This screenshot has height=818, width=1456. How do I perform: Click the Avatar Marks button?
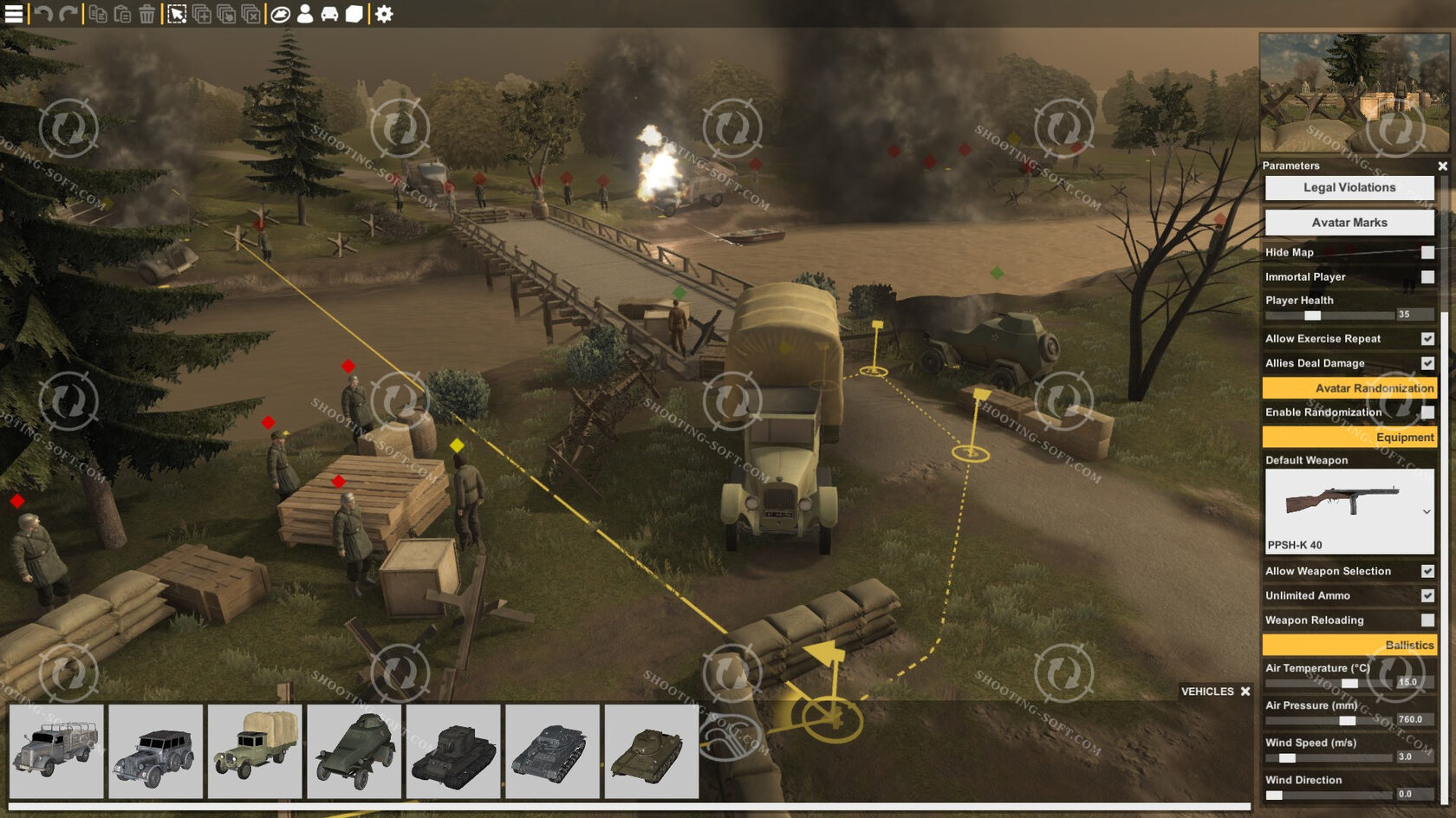[1349, 223]
